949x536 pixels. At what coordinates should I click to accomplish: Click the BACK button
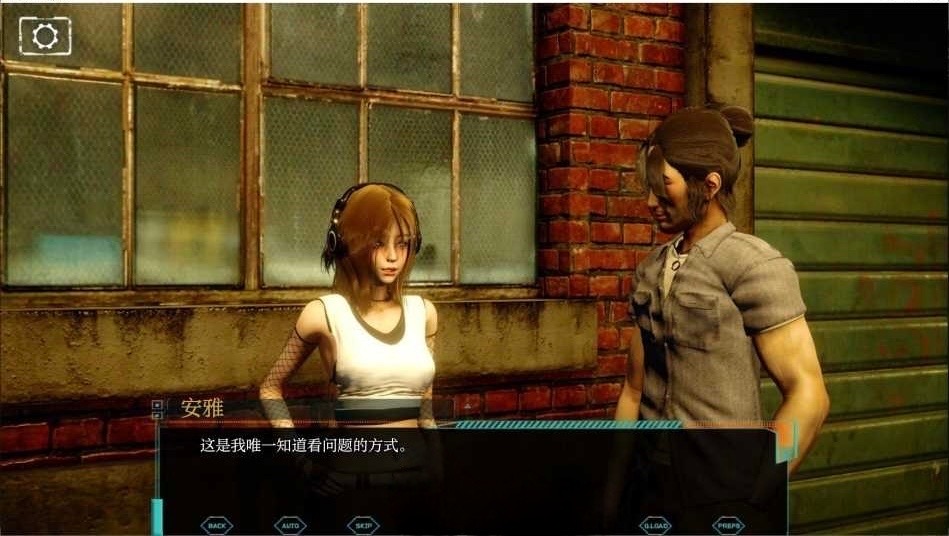[x=217, y=524]
